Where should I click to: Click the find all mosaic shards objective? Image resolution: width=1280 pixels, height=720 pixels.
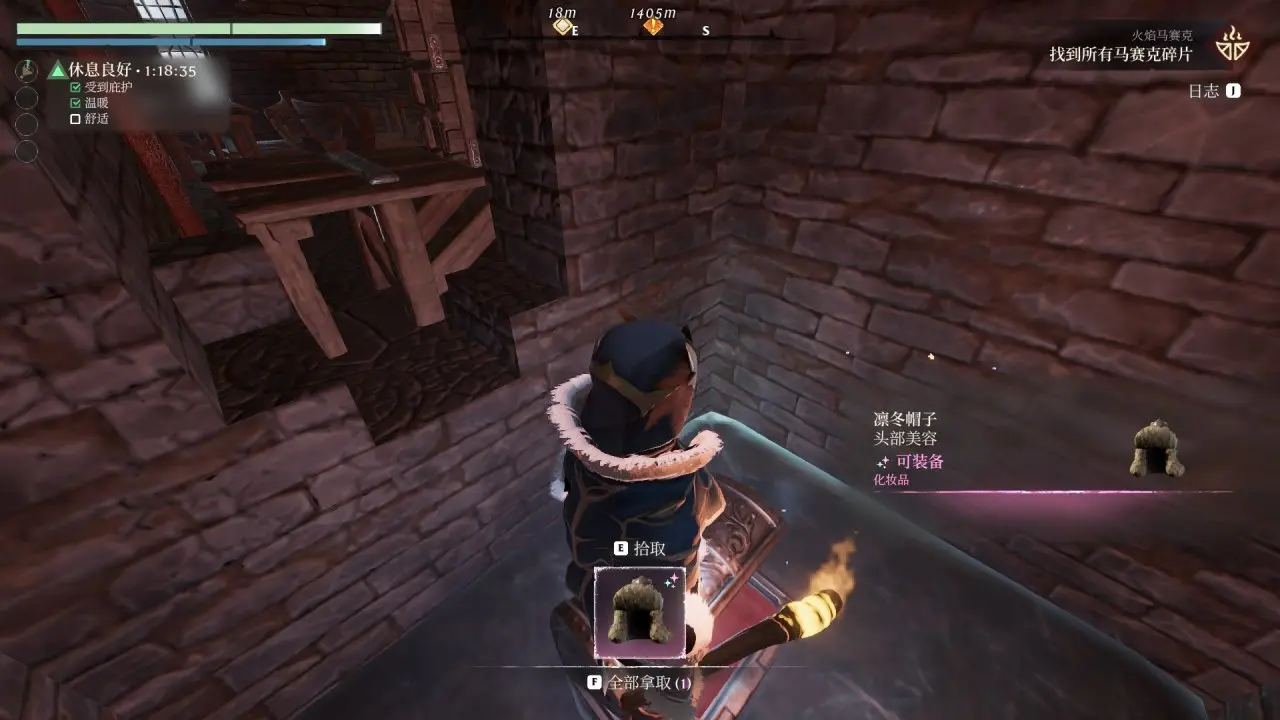1120,55
